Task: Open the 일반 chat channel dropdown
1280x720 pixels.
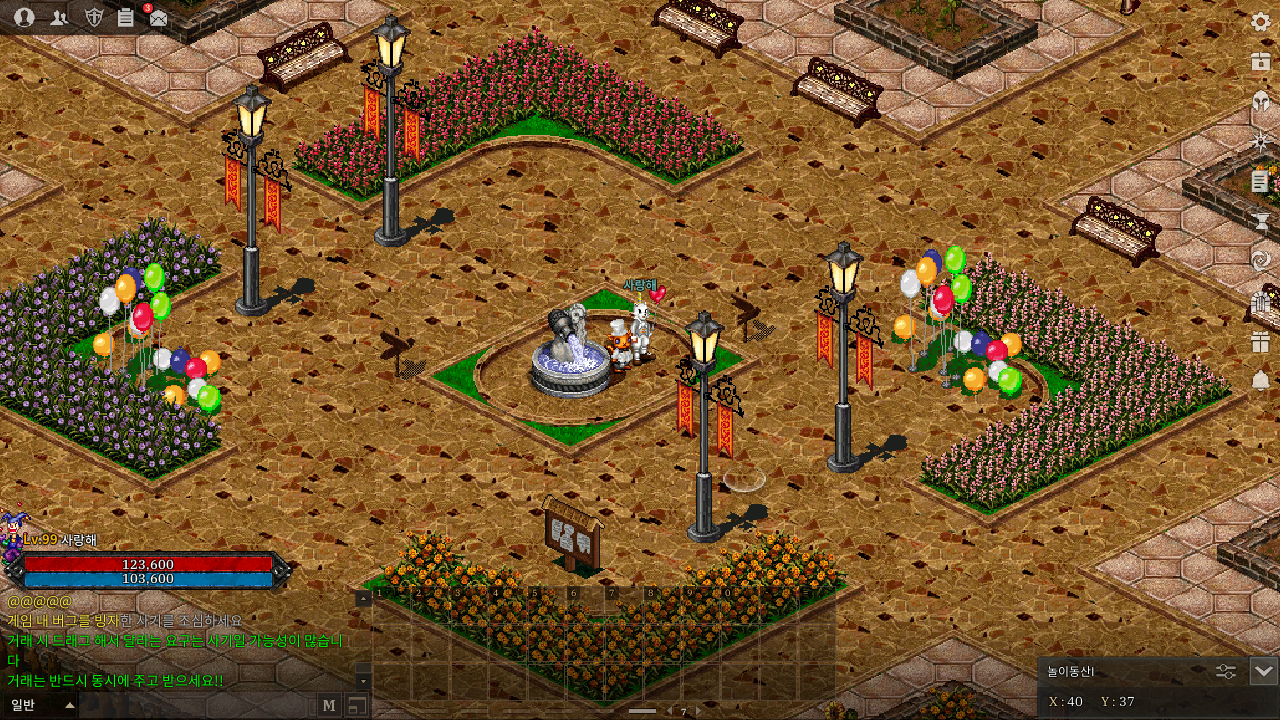Action: [40, 705]
